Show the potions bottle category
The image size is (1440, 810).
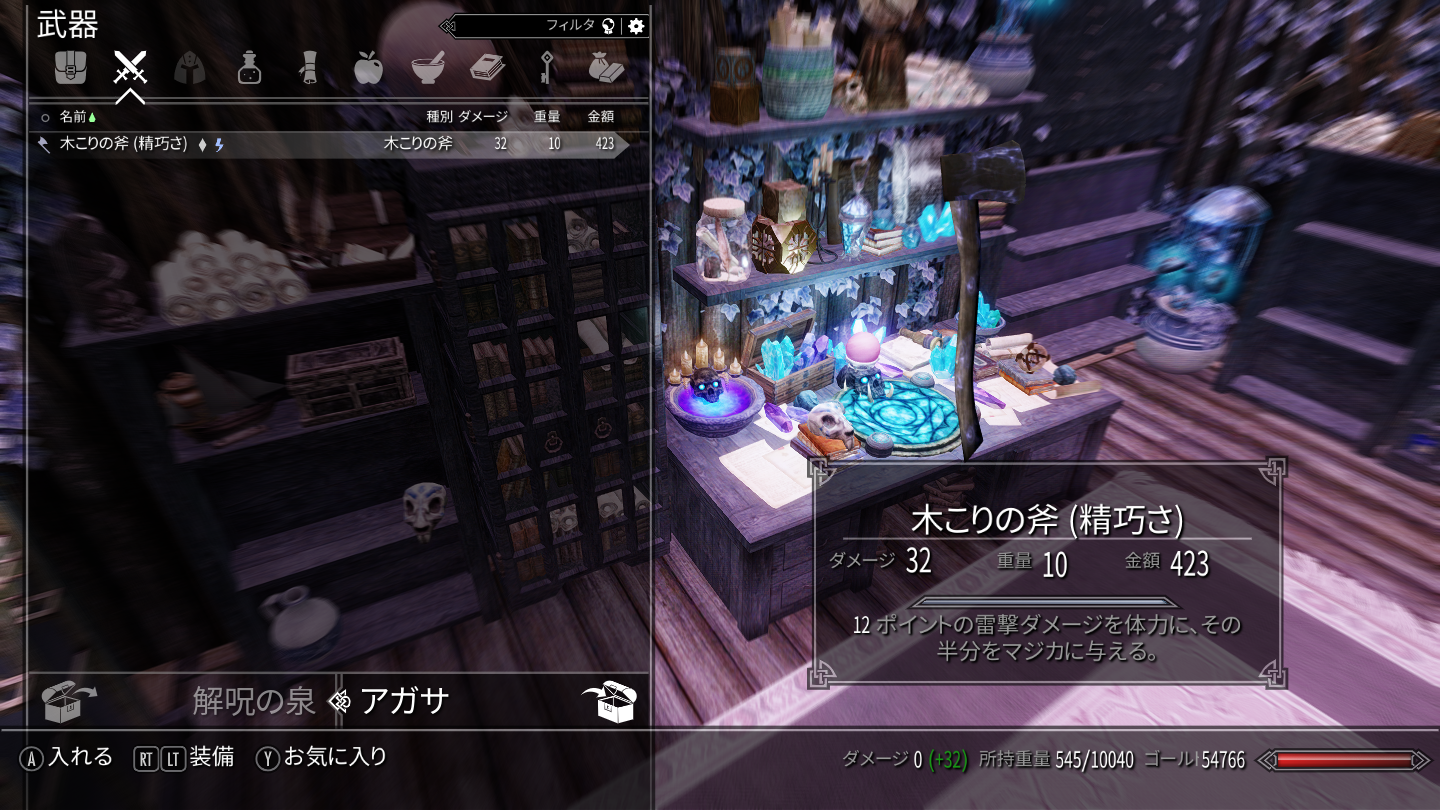(x=249, y=67)
